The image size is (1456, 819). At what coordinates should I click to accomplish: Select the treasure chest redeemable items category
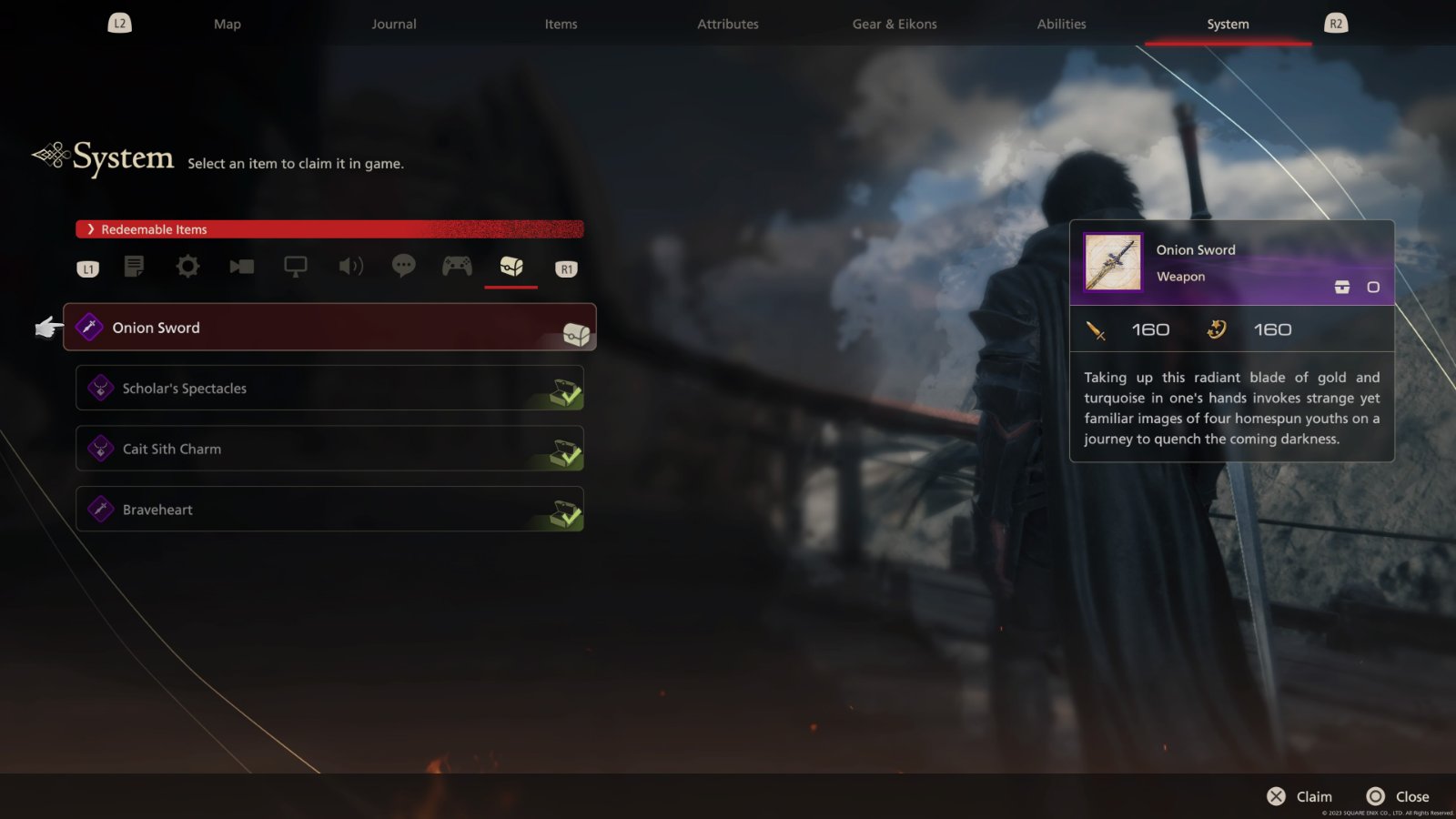(x=511, y=266)
